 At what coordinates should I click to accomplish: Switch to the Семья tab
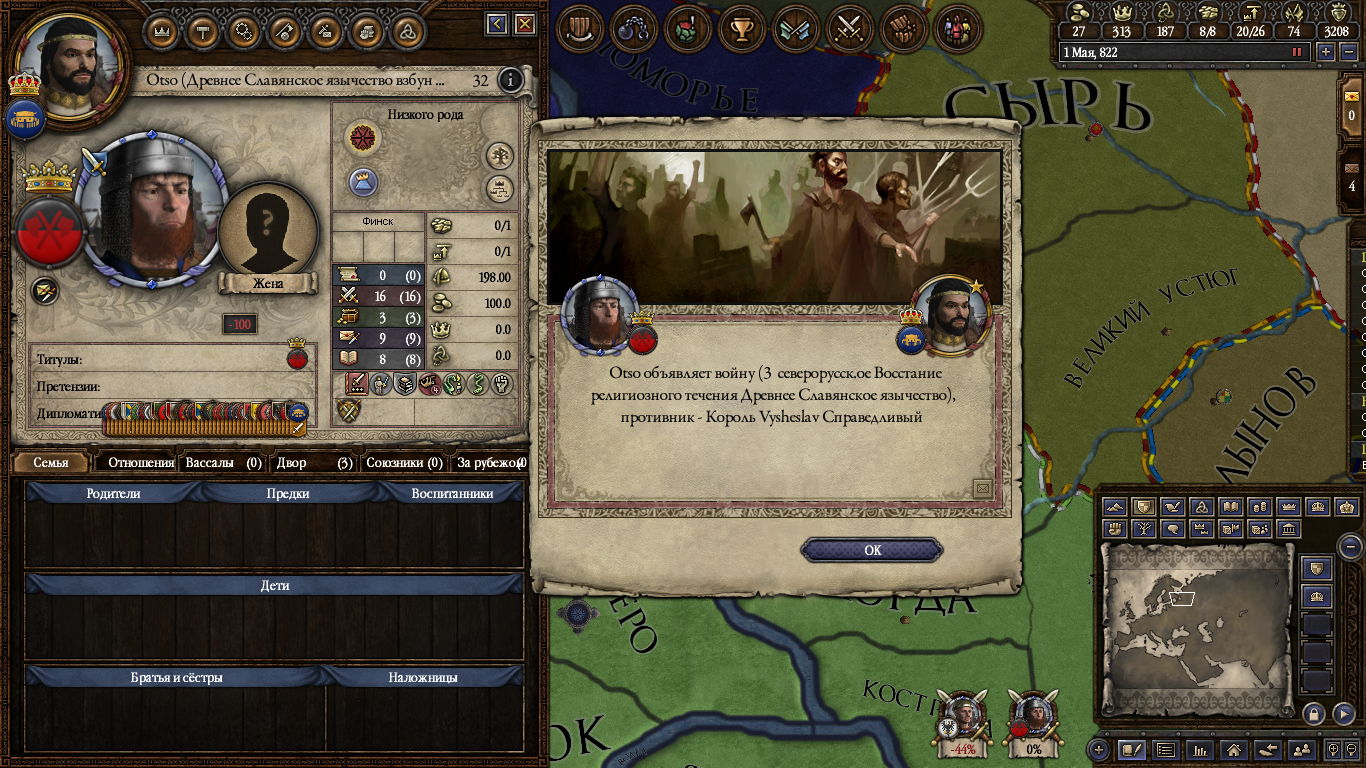(51, 463)
